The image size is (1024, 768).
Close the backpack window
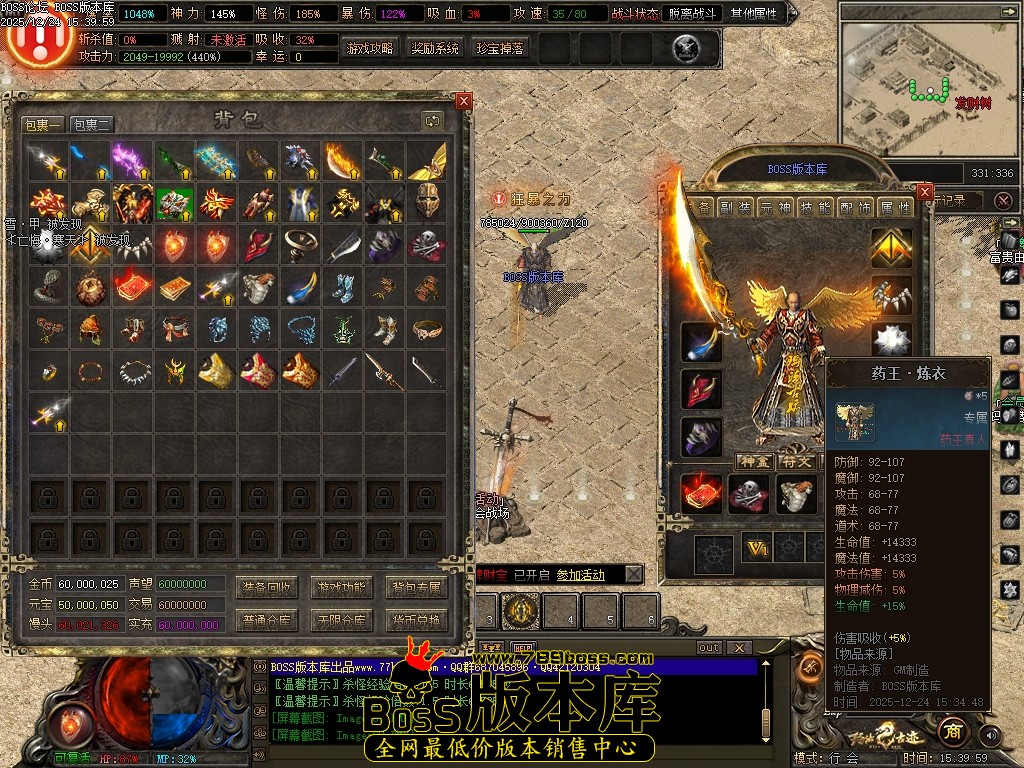463,101
